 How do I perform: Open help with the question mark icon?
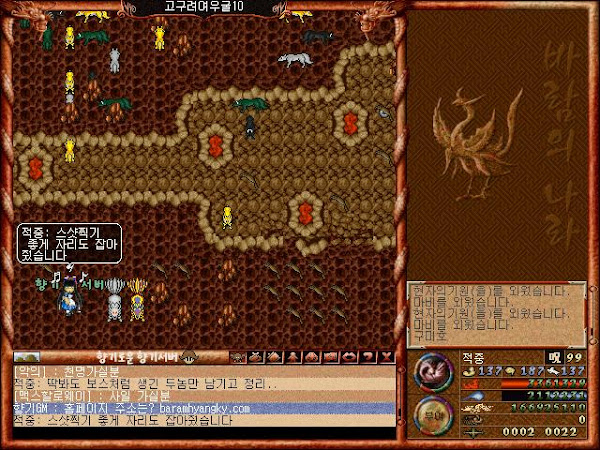pos(367,356)
